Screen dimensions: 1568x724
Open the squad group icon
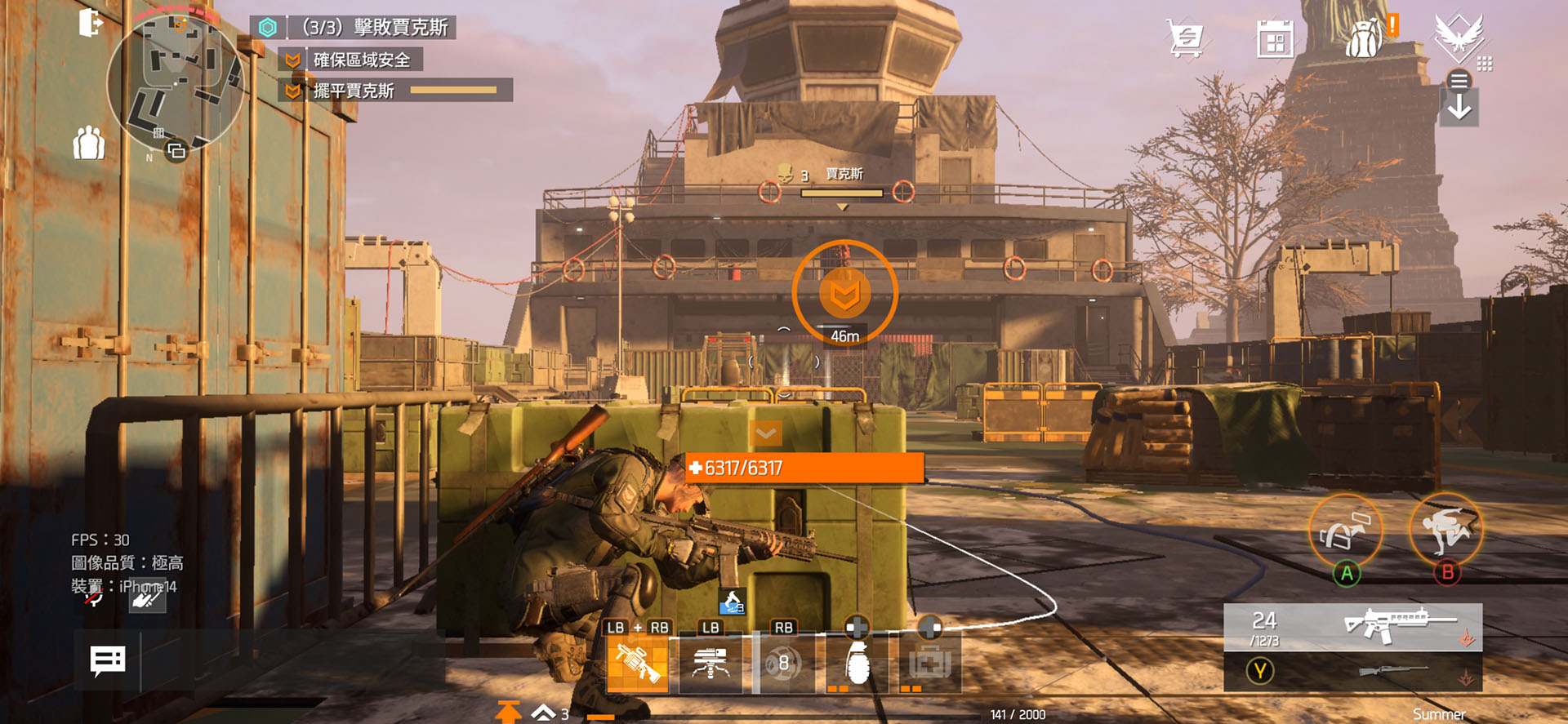(89, 144)
